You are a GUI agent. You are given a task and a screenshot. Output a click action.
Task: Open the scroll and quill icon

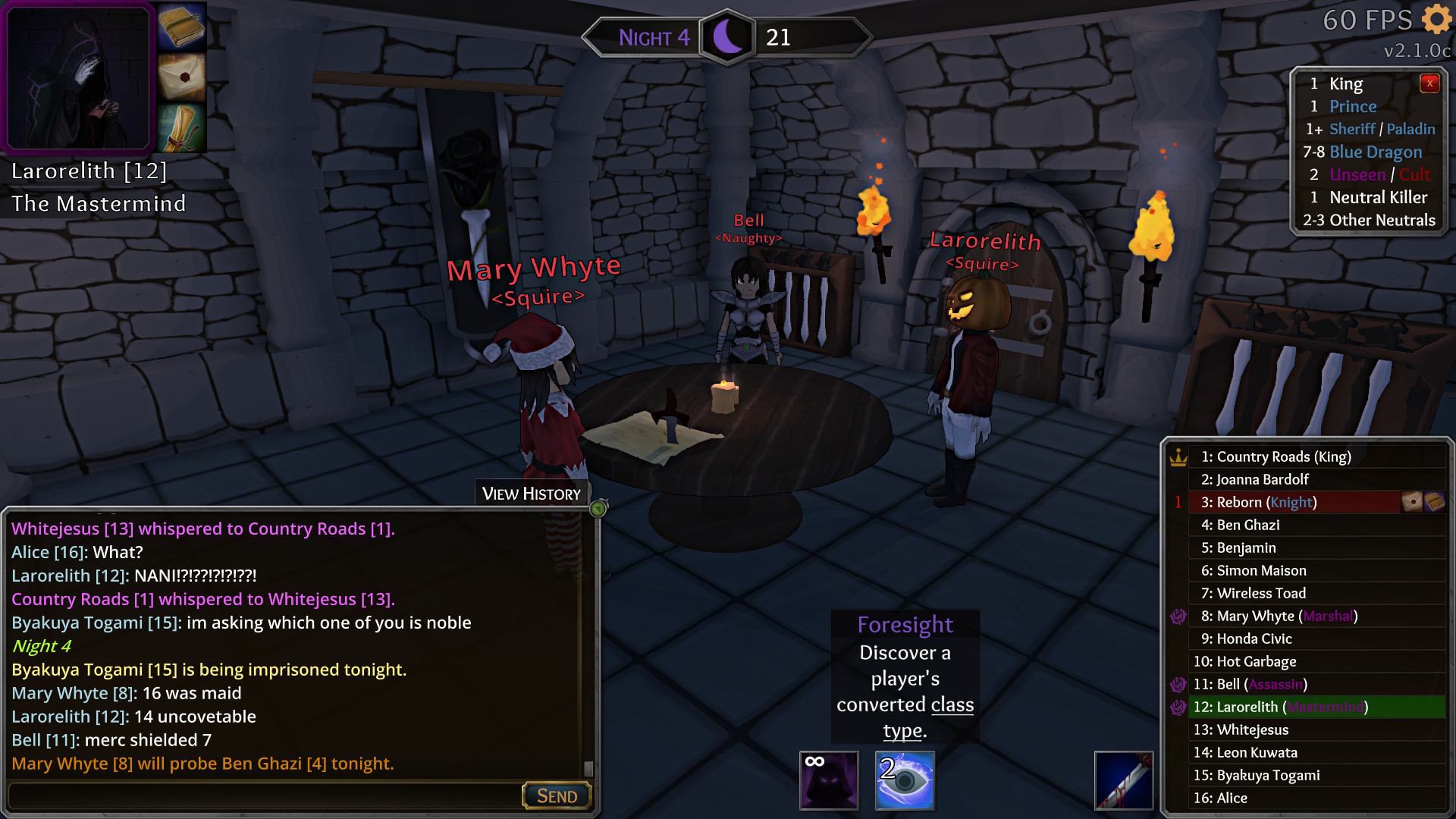[182, 127]
